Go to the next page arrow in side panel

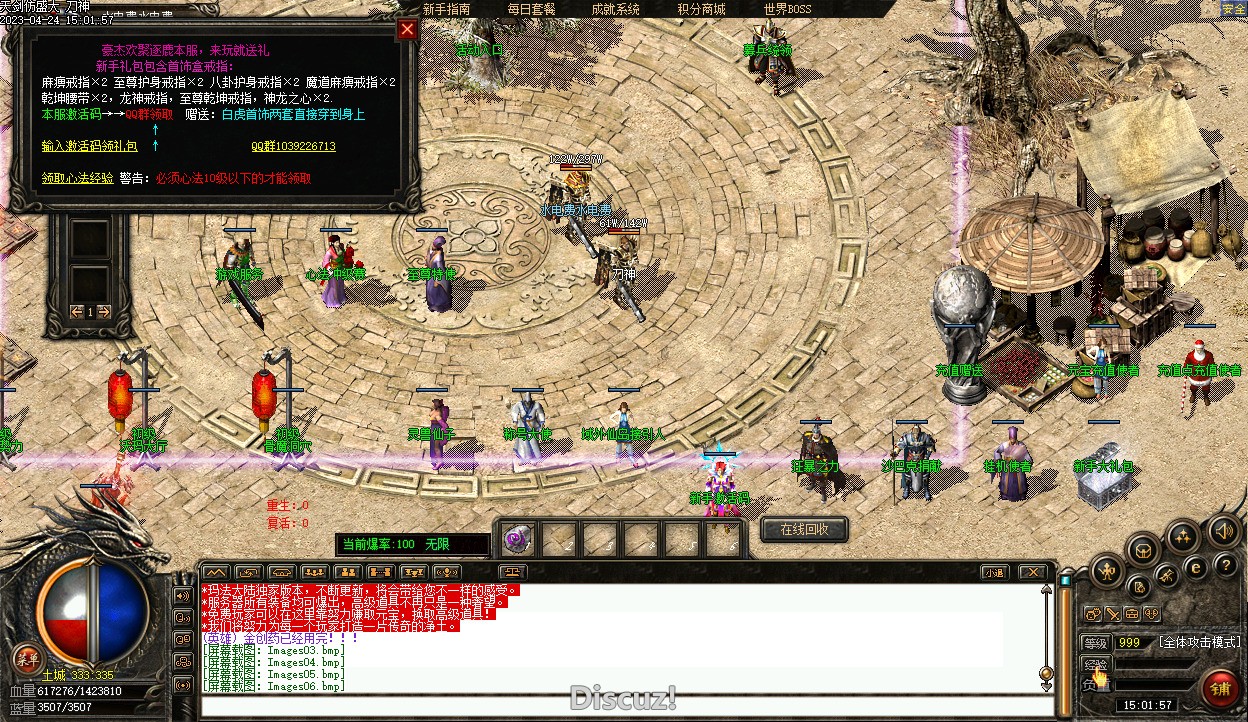pyautogui.click(x=104, y=312)
